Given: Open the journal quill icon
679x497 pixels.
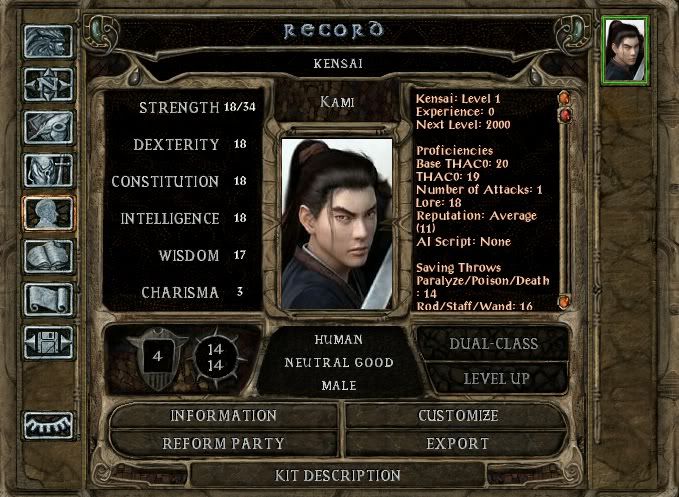Looking at the screenshot, I should [47, 127].
